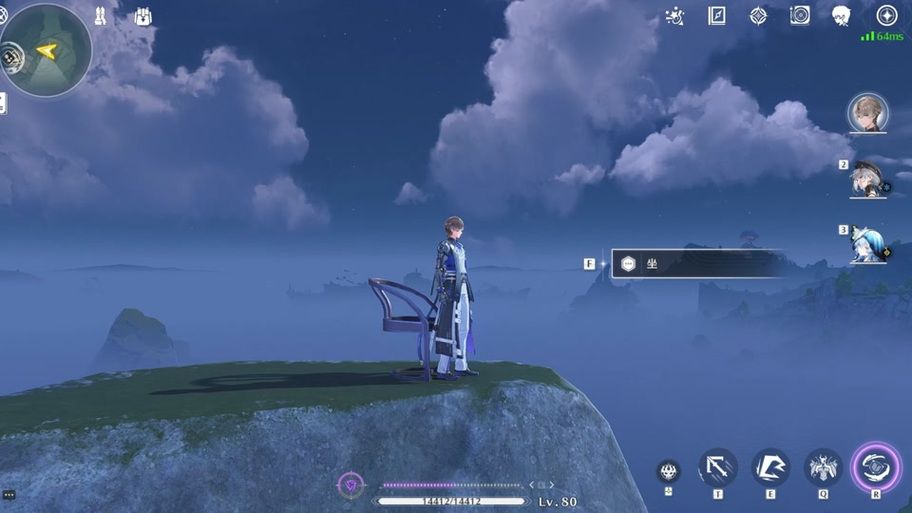Open the backpack inventory icon
Image resolution: width=912 pixels, height=513 pixels.
[142, 16]
